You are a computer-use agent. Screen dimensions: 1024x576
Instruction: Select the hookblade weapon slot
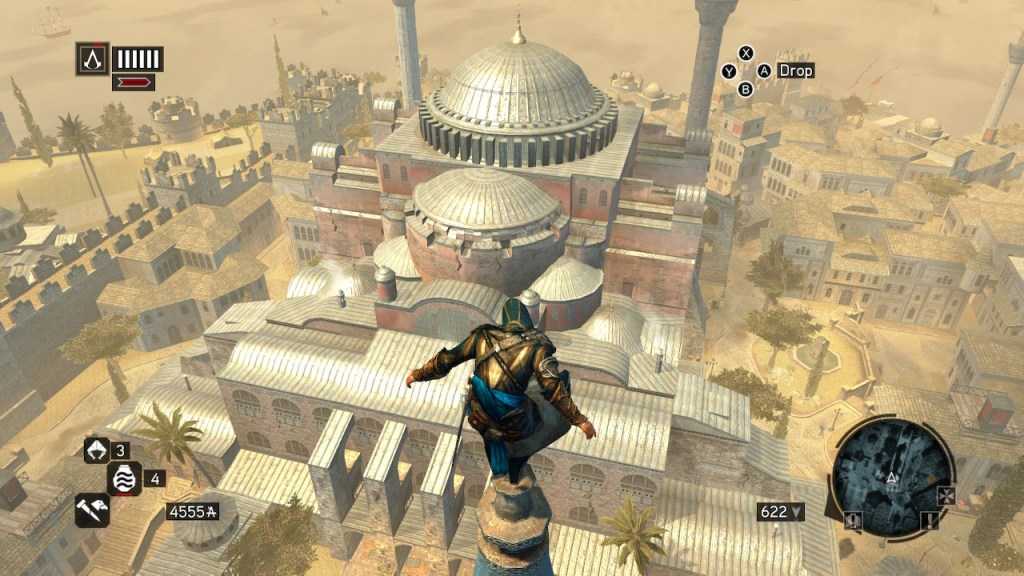[96, 450]
